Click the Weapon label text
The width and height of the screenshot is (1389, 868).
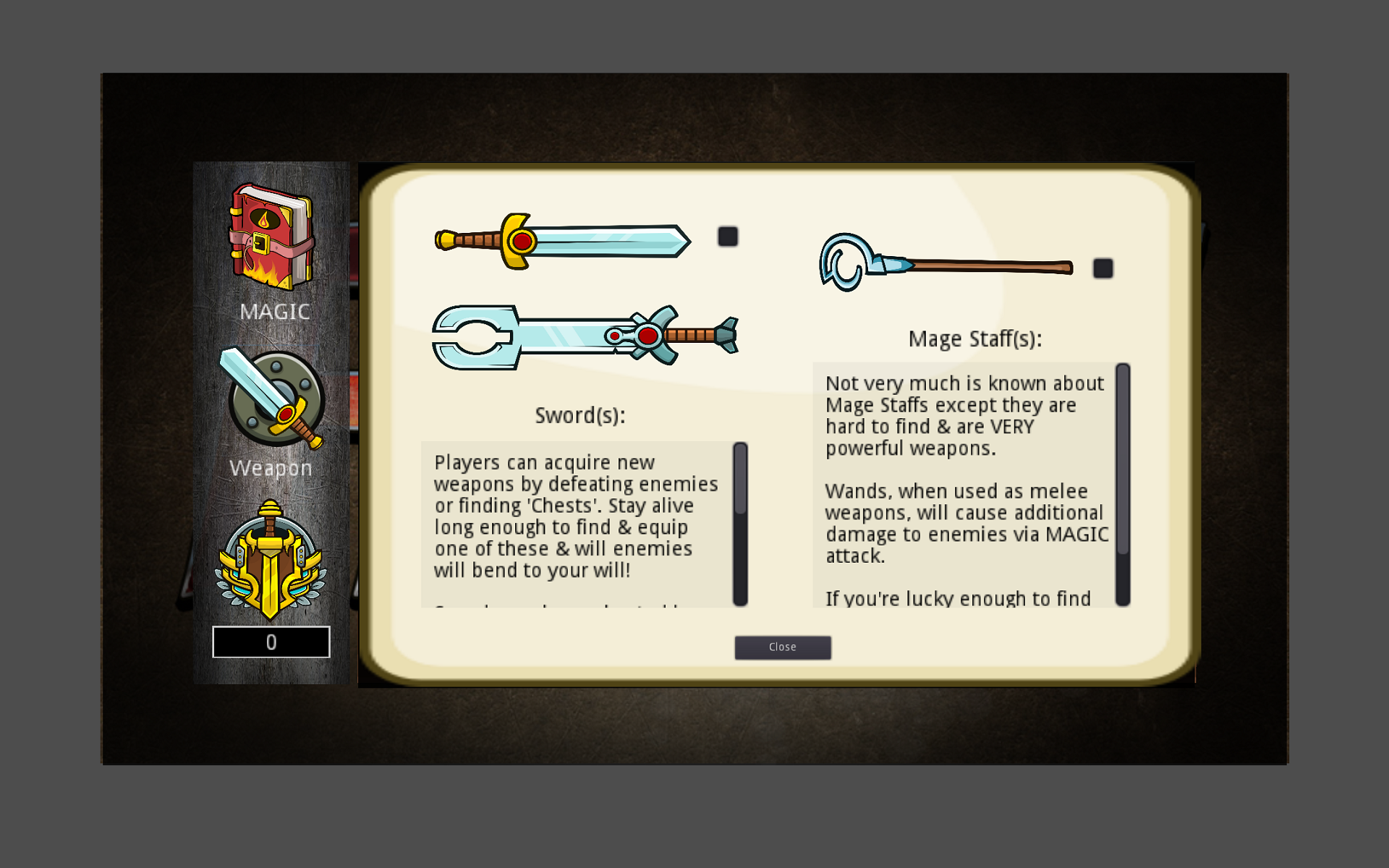click(x=269, y=468)
